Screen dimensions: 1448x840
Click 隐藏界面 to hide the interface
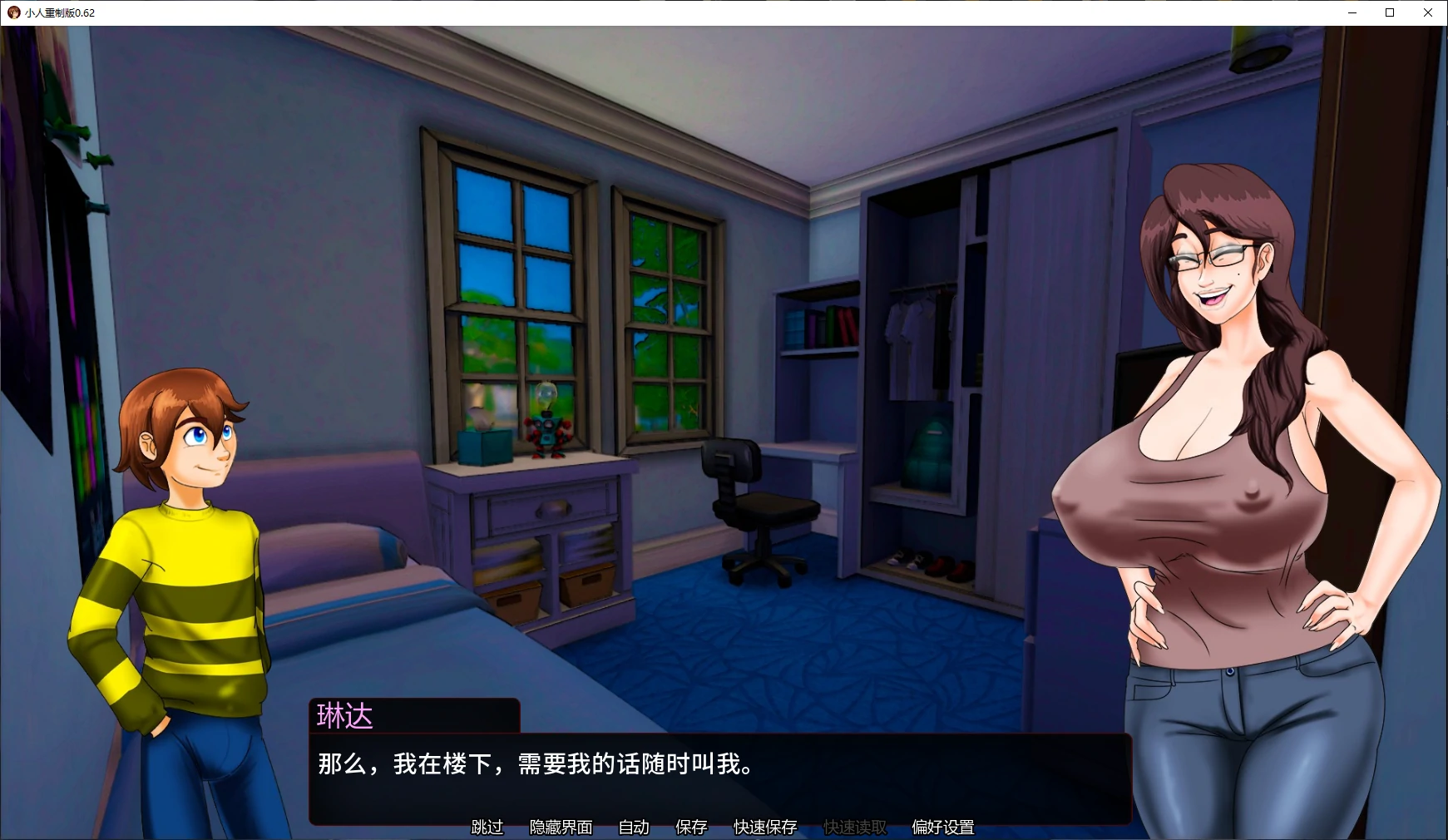coord(562,828)
